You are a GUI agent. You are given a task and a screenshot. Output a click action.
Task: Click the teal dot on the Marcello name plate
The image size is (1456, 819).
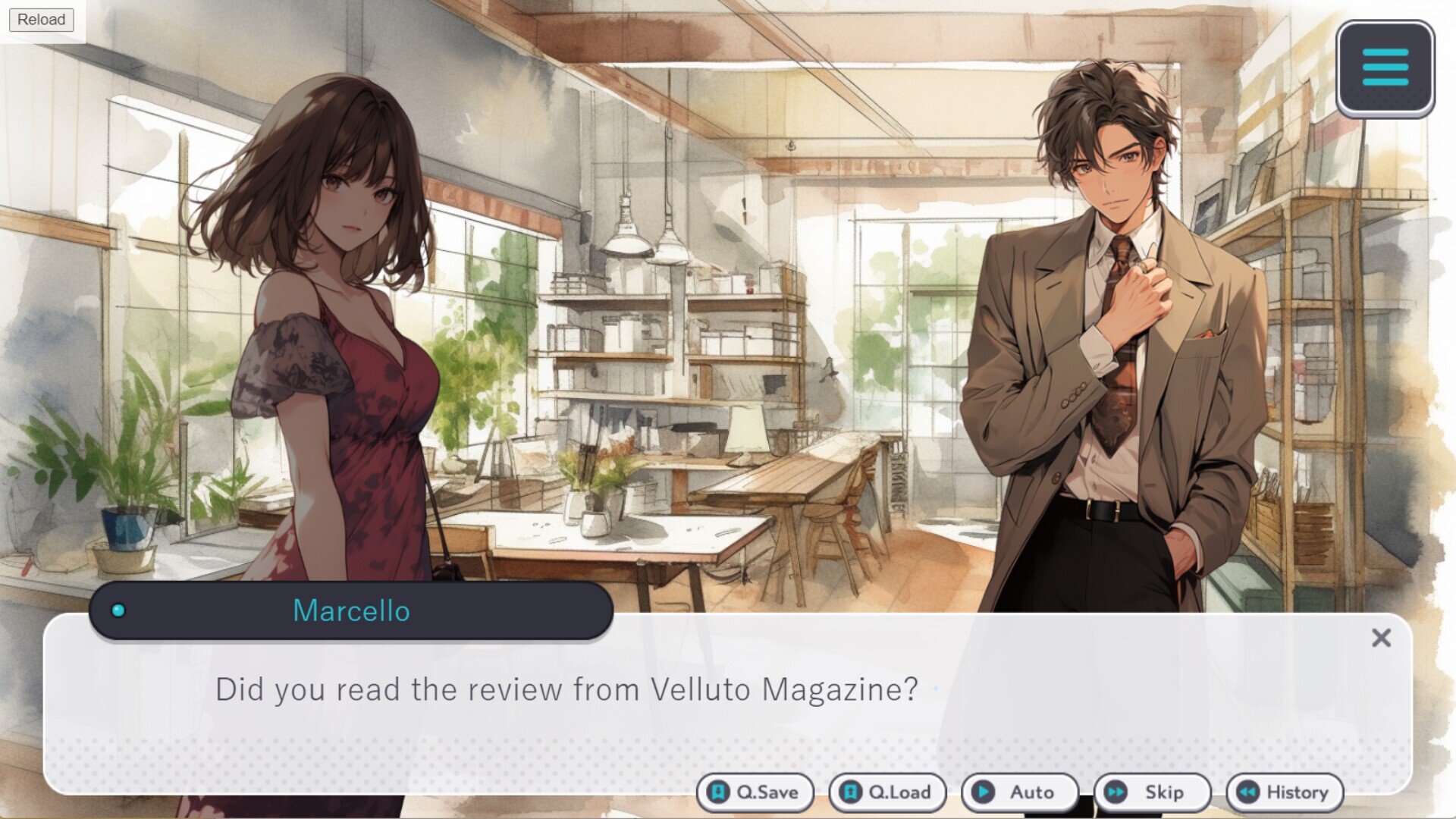click(118, 611)
